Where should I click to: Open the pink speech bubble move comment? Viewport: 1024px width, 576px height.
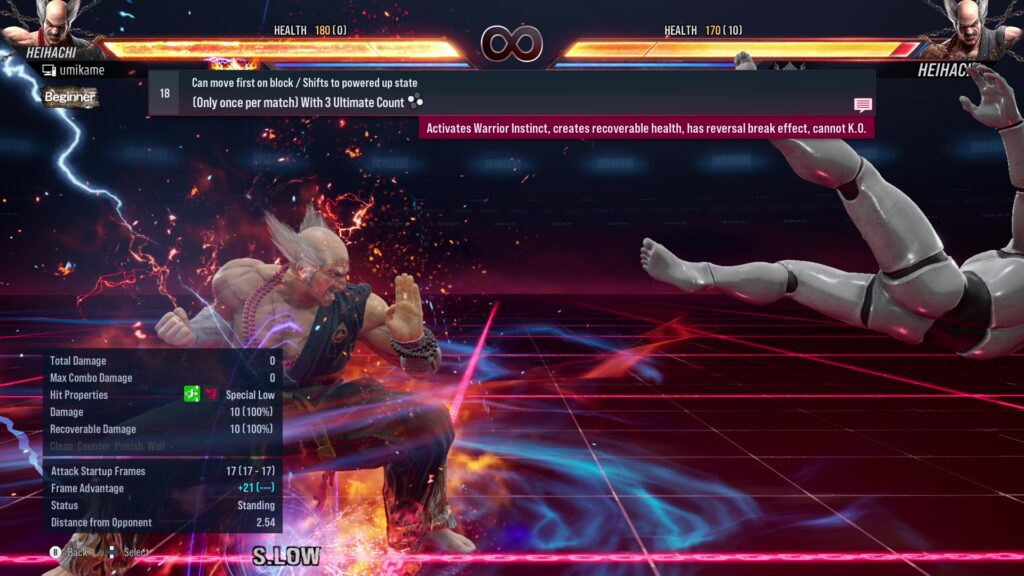click(862, 105)
